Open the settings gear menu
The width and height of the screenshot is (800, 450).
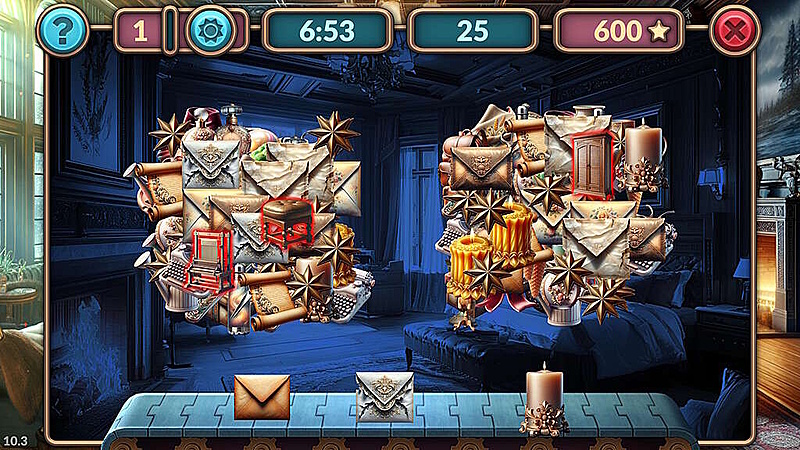click(x=210, y=31)
